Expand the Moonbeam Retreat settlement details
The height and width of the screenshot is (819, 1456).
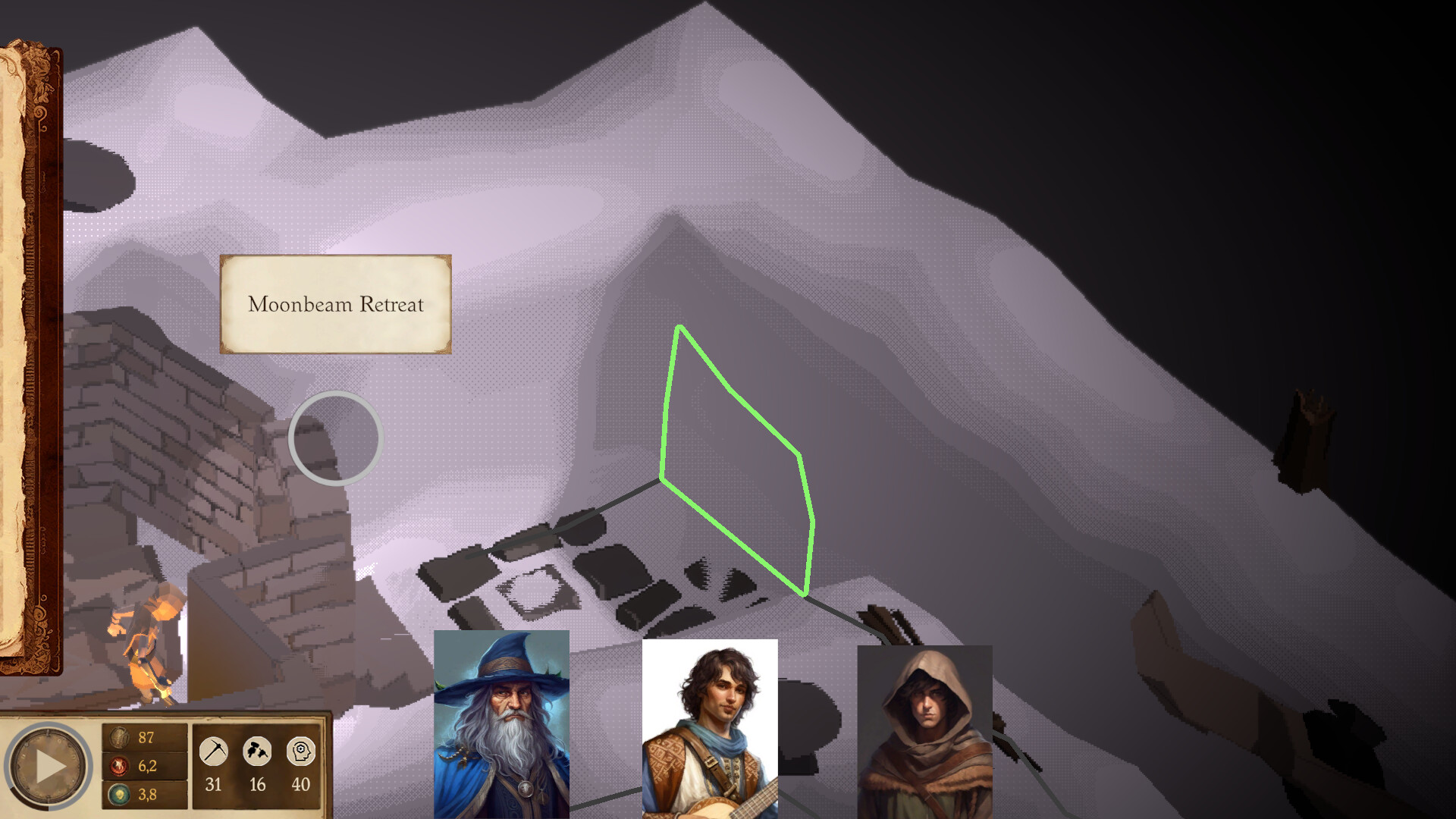[x=335, y=305]
